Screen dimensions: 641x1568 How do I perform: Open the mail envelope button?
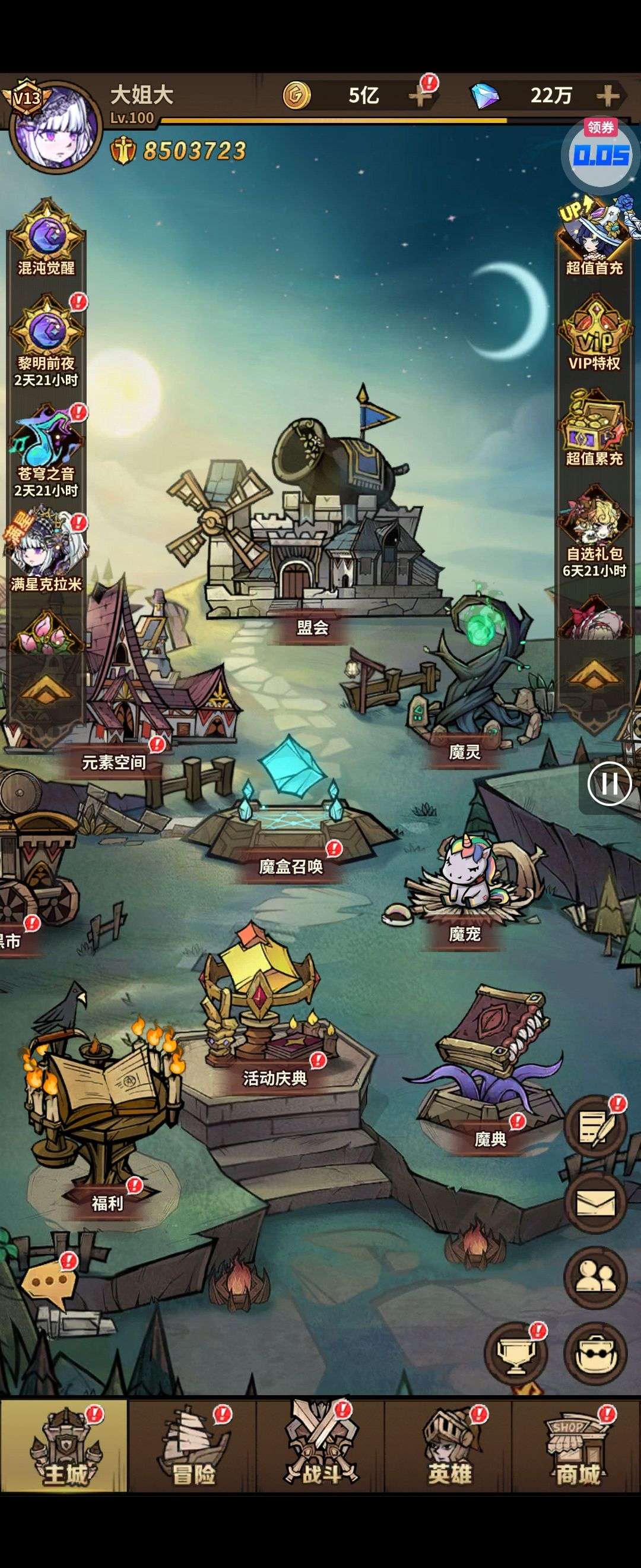(x=595, y=1203)
